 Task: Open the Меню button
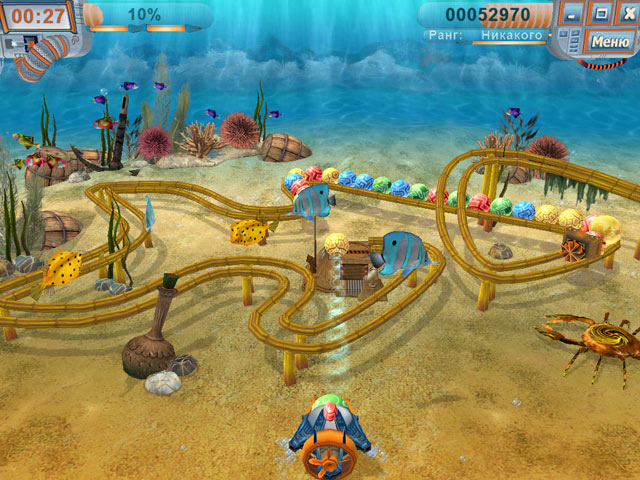pos(609,41)
